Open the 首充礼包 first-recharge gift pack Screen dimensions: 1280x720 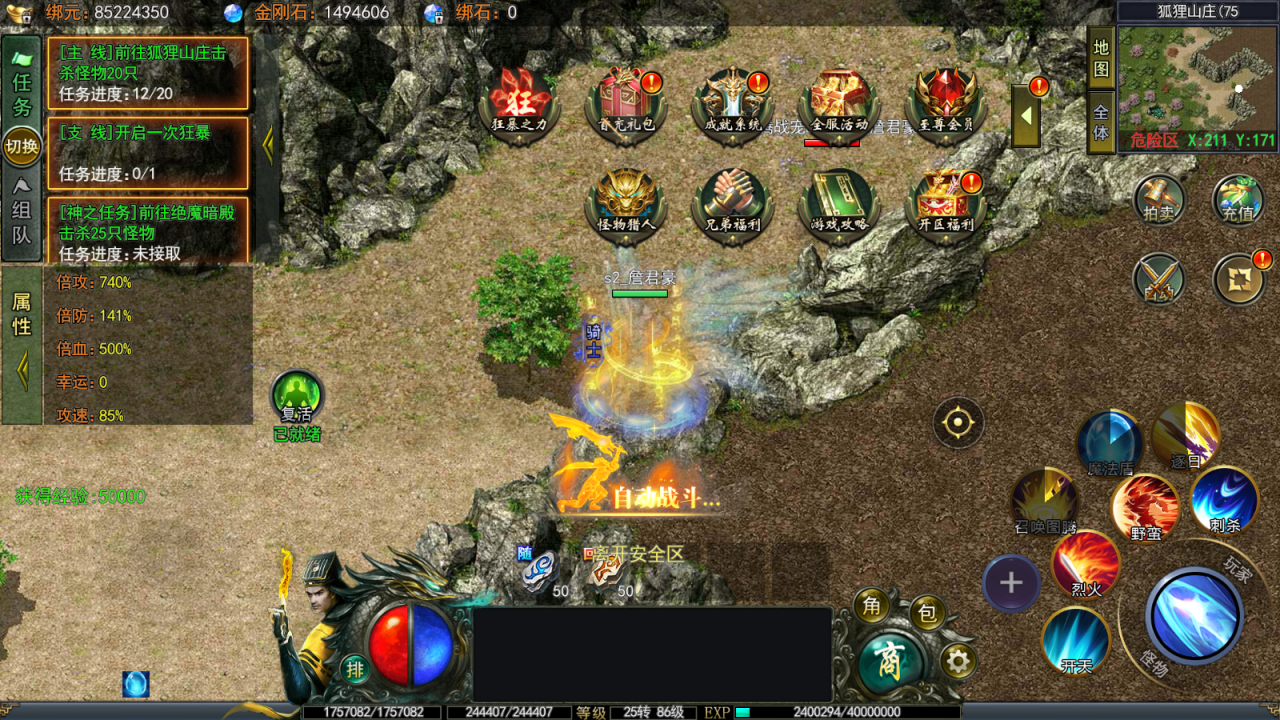tap(626, 102)
